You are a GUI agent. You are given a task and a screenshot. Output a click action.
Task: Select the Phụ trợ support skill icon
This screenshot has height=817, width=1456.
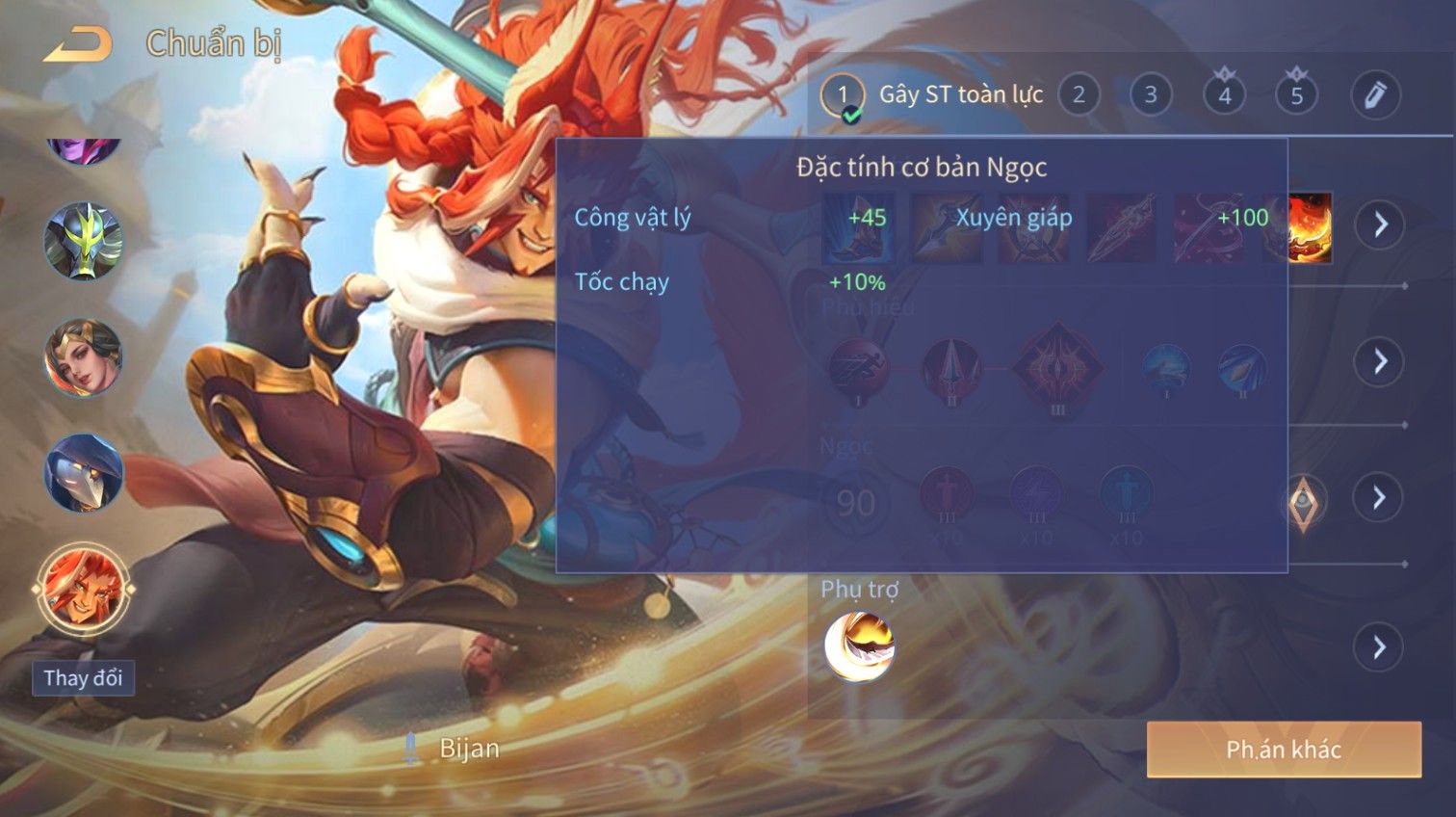coord(859,646)
